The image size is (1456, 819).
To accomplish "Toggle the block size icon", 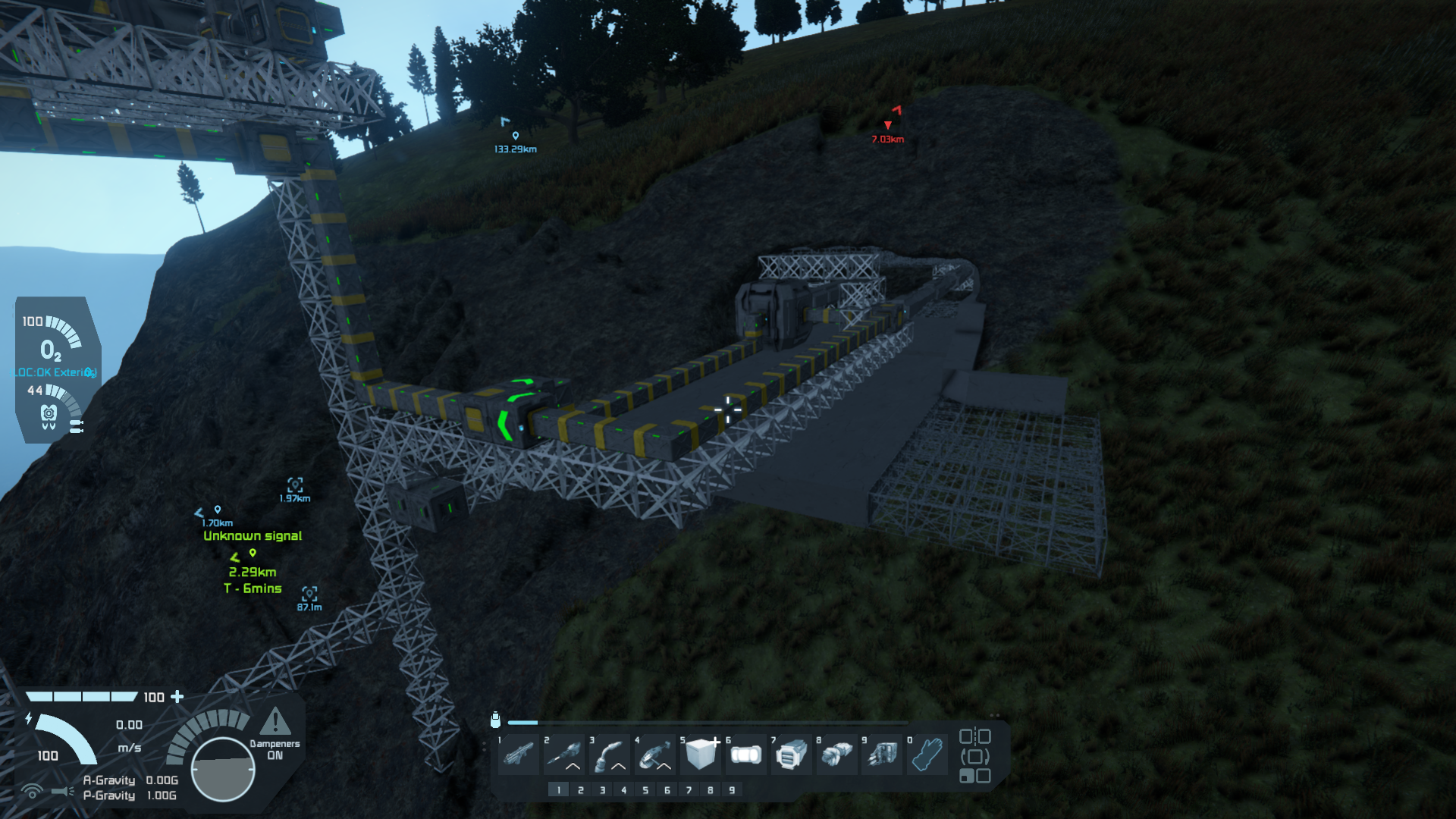I will point(975,776).
